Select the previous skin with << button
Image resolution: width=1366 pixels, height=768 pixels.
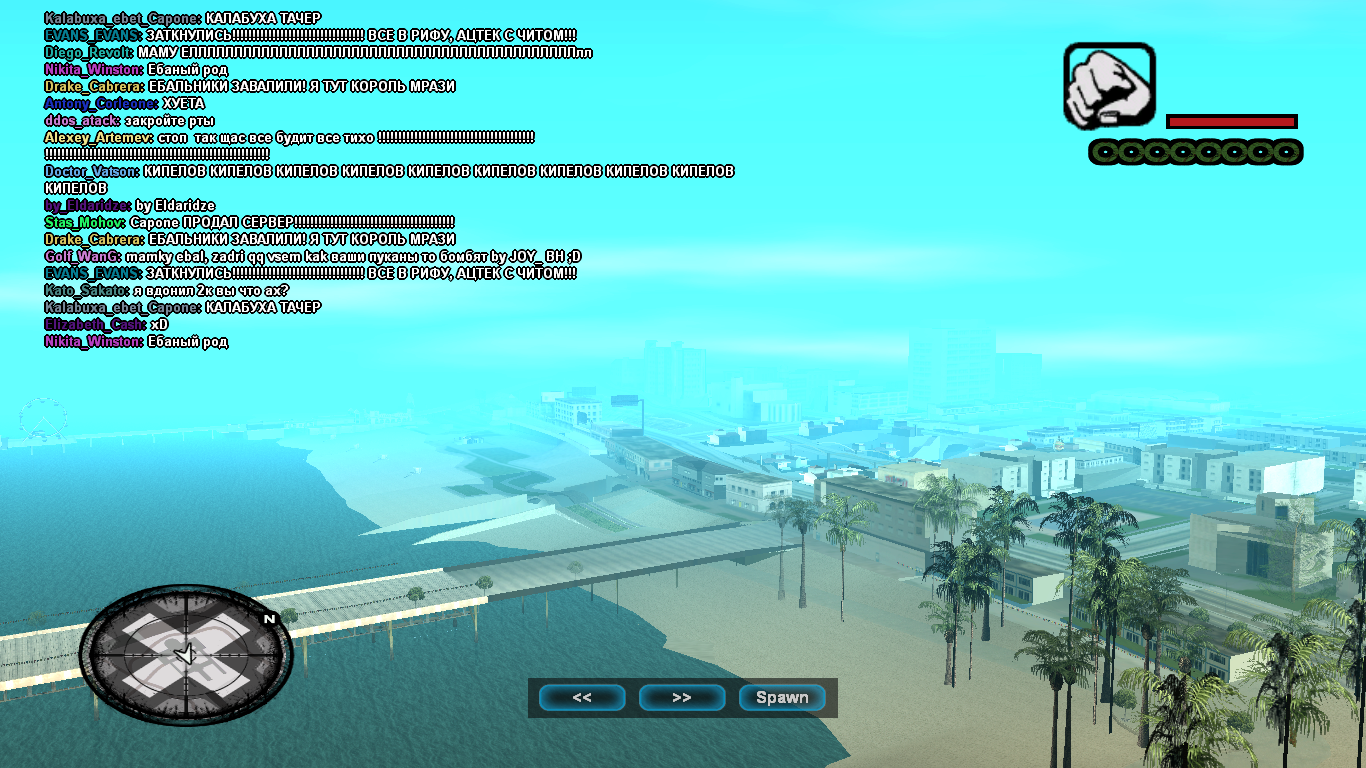[x=582, y=698]
